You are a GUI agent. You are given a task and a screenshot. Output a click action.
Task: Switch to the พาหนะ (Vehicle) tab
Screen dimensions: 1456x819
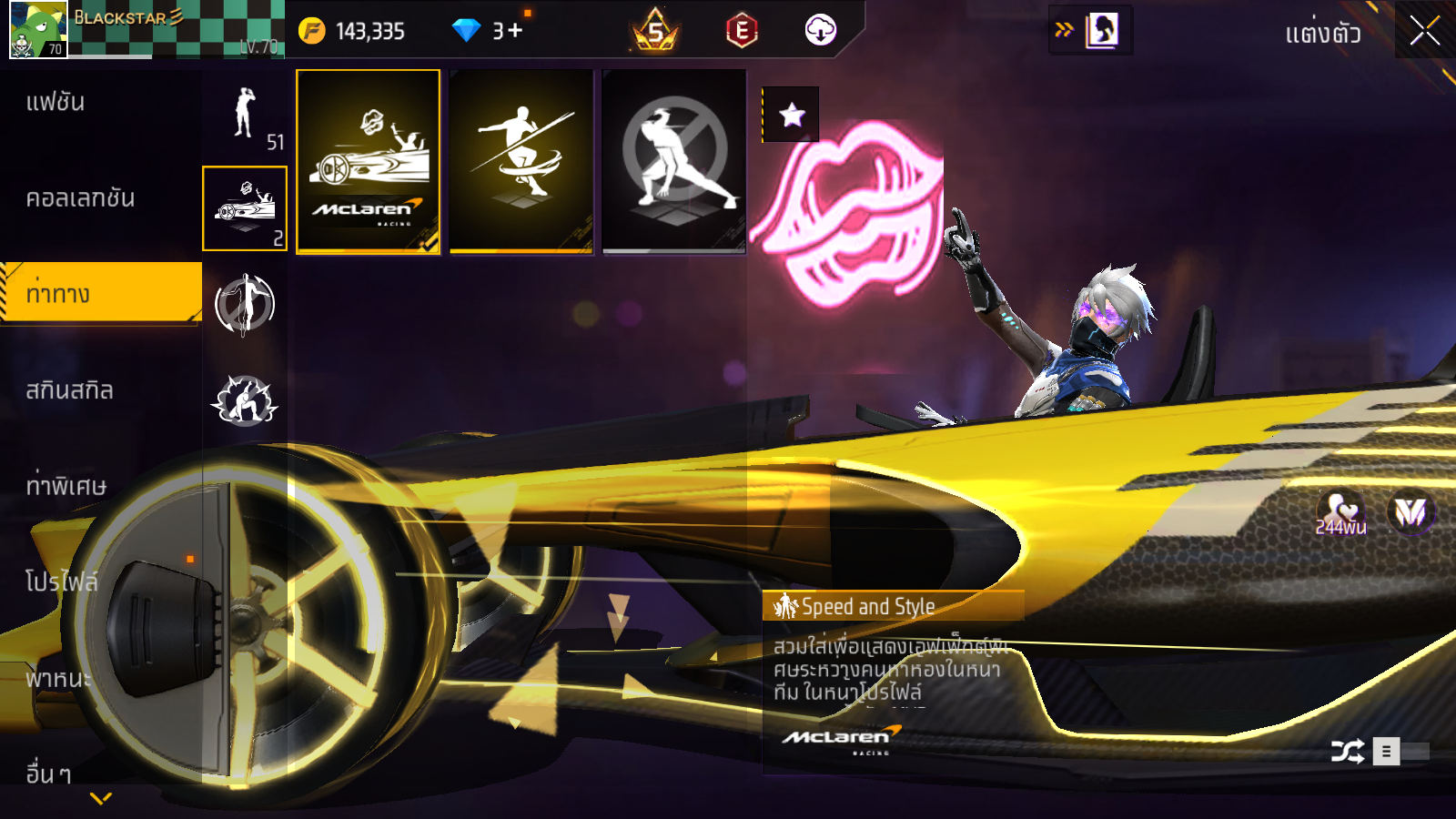58,678
